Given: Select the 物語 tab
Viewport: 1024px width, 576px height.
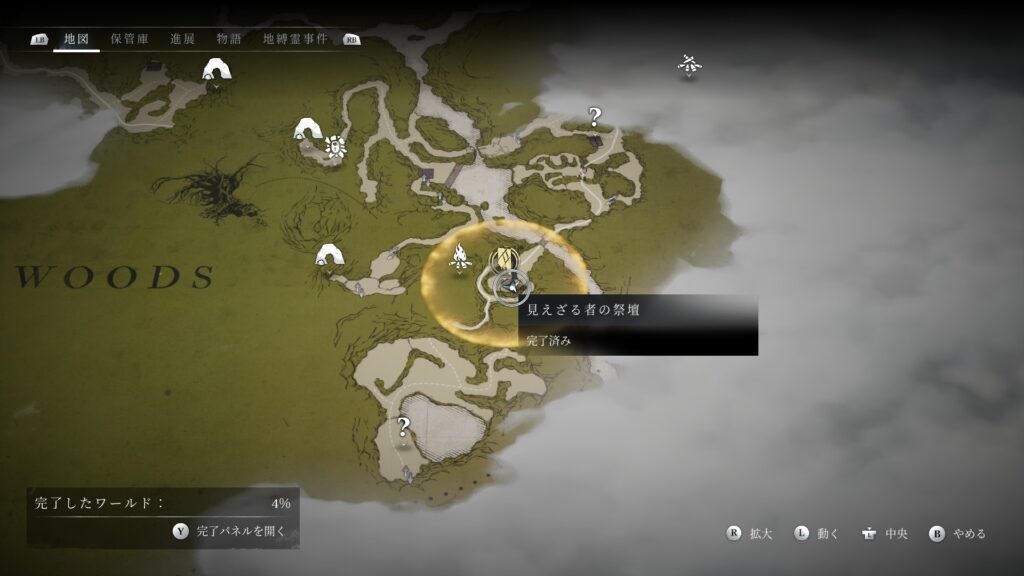Looking at the screenshot, I should [229, 39].
